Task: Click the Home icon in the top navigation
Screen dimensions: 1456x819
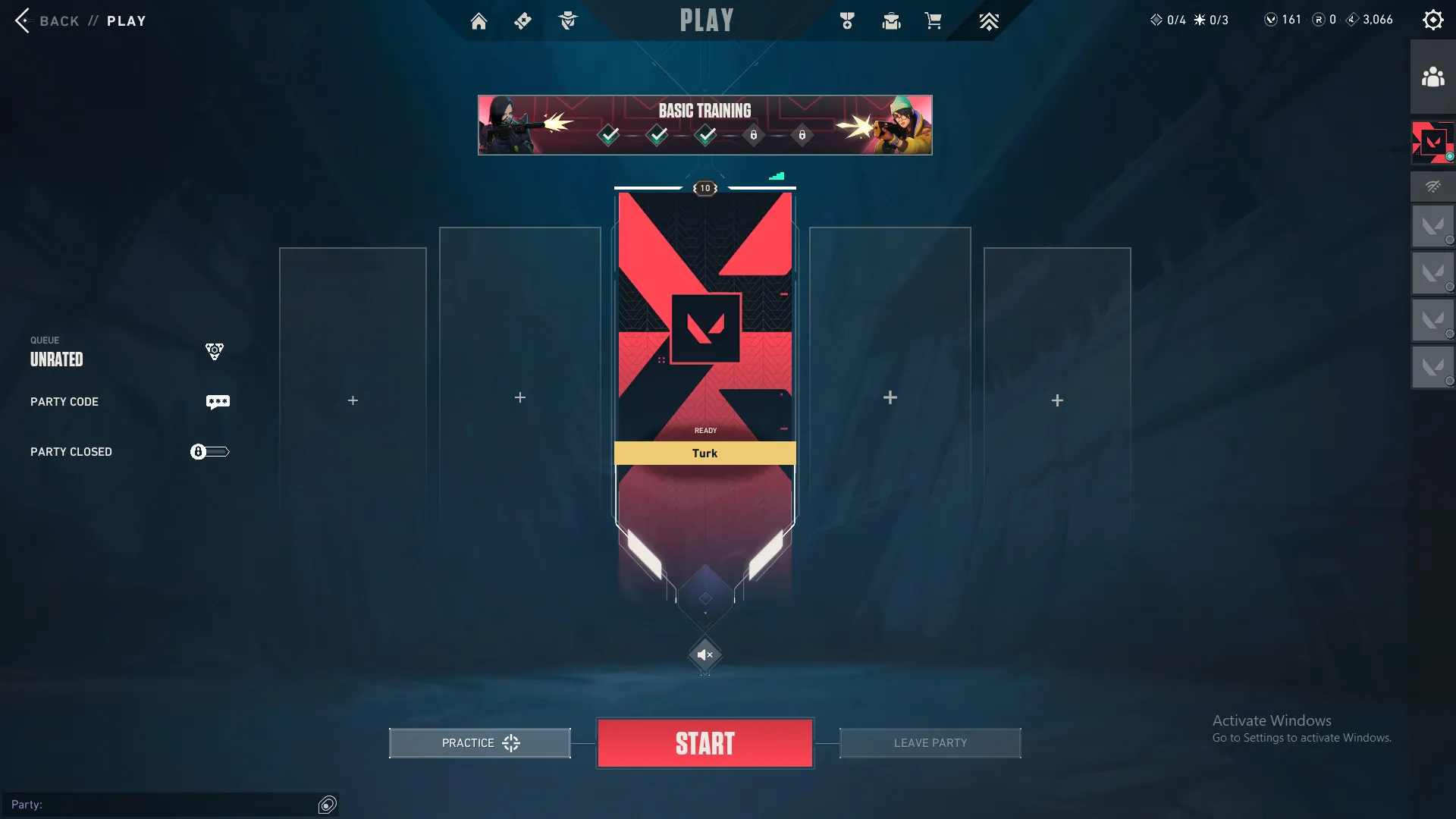Action: (479, 20)
